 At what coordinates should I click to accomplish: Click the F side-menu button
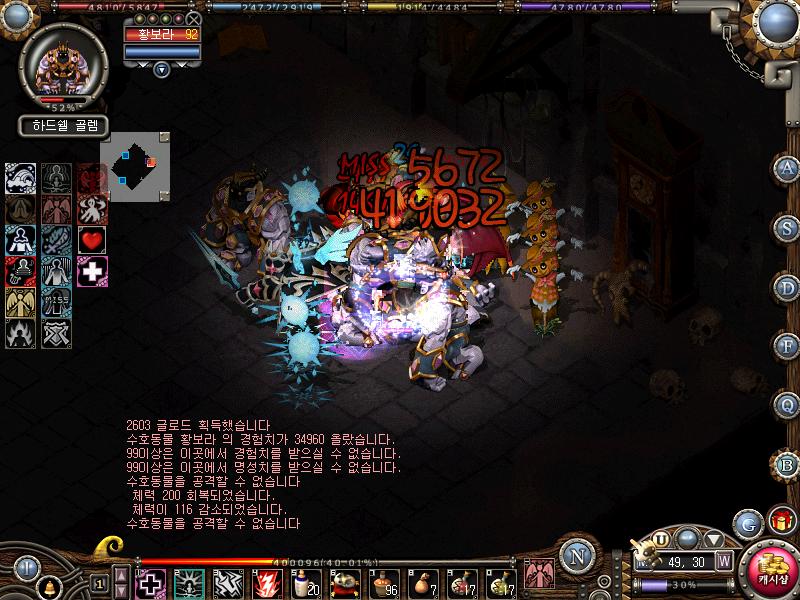[787, 345]
